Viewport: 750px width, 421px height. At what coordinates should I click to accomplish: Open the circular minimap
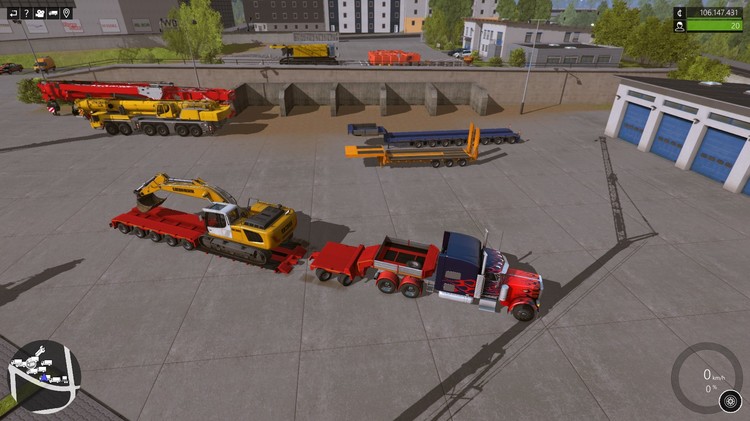click(44, 377)
